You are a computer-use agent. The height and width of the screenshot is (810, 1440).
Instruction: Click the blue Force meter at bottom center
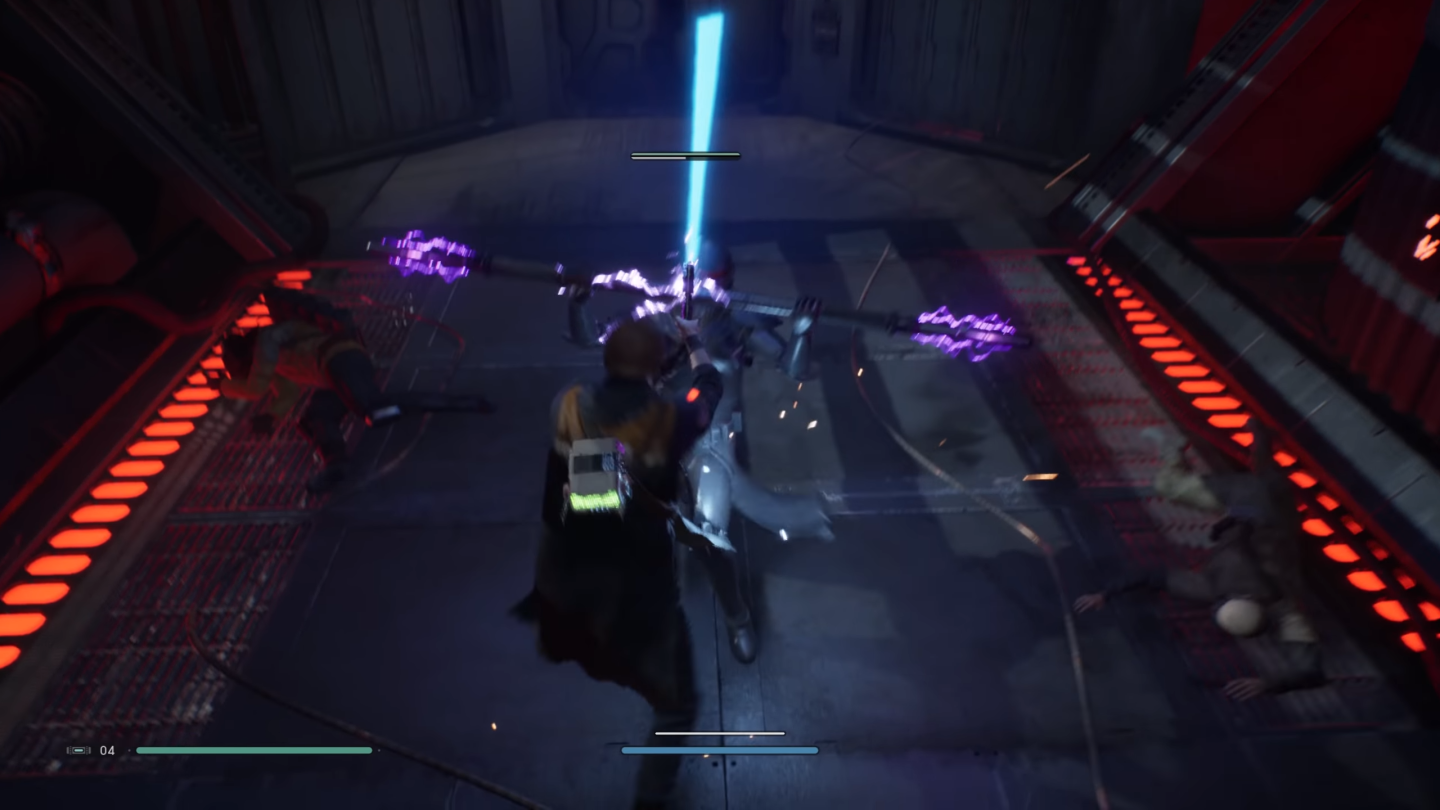[718, 749]
